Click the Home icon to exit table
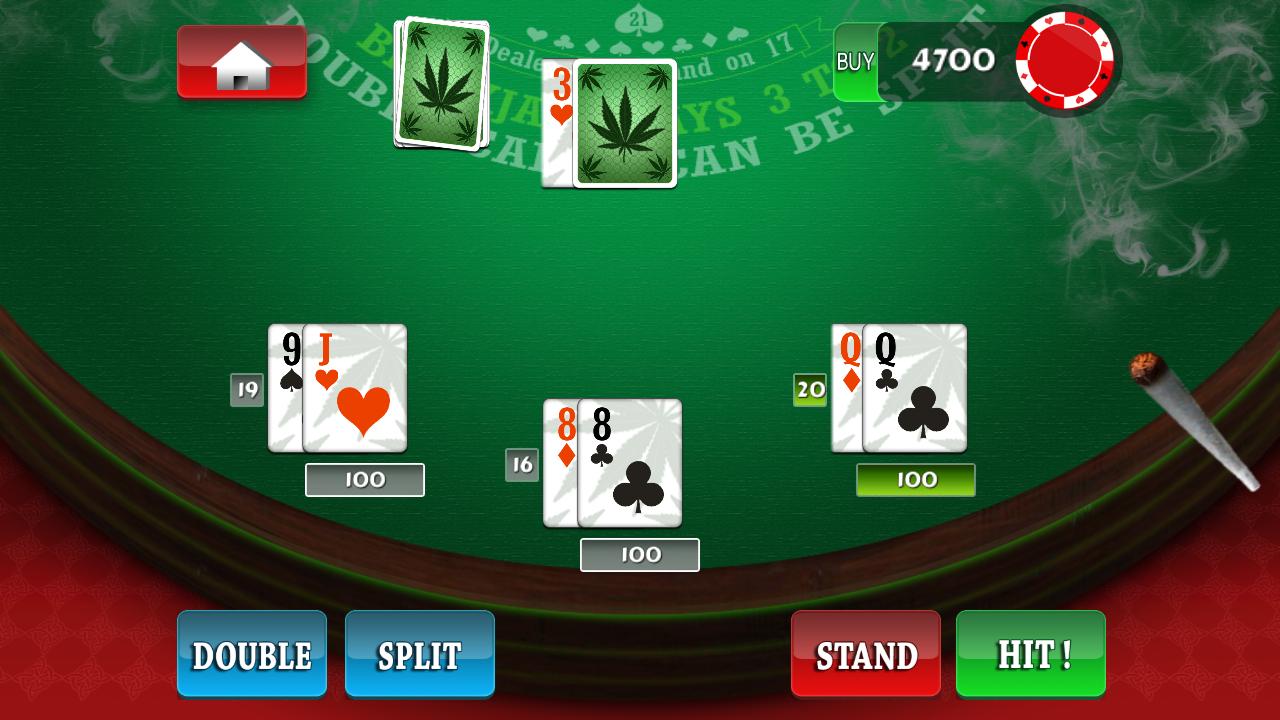This screenshot has height=720, width=1280. [x=241, y=62]
